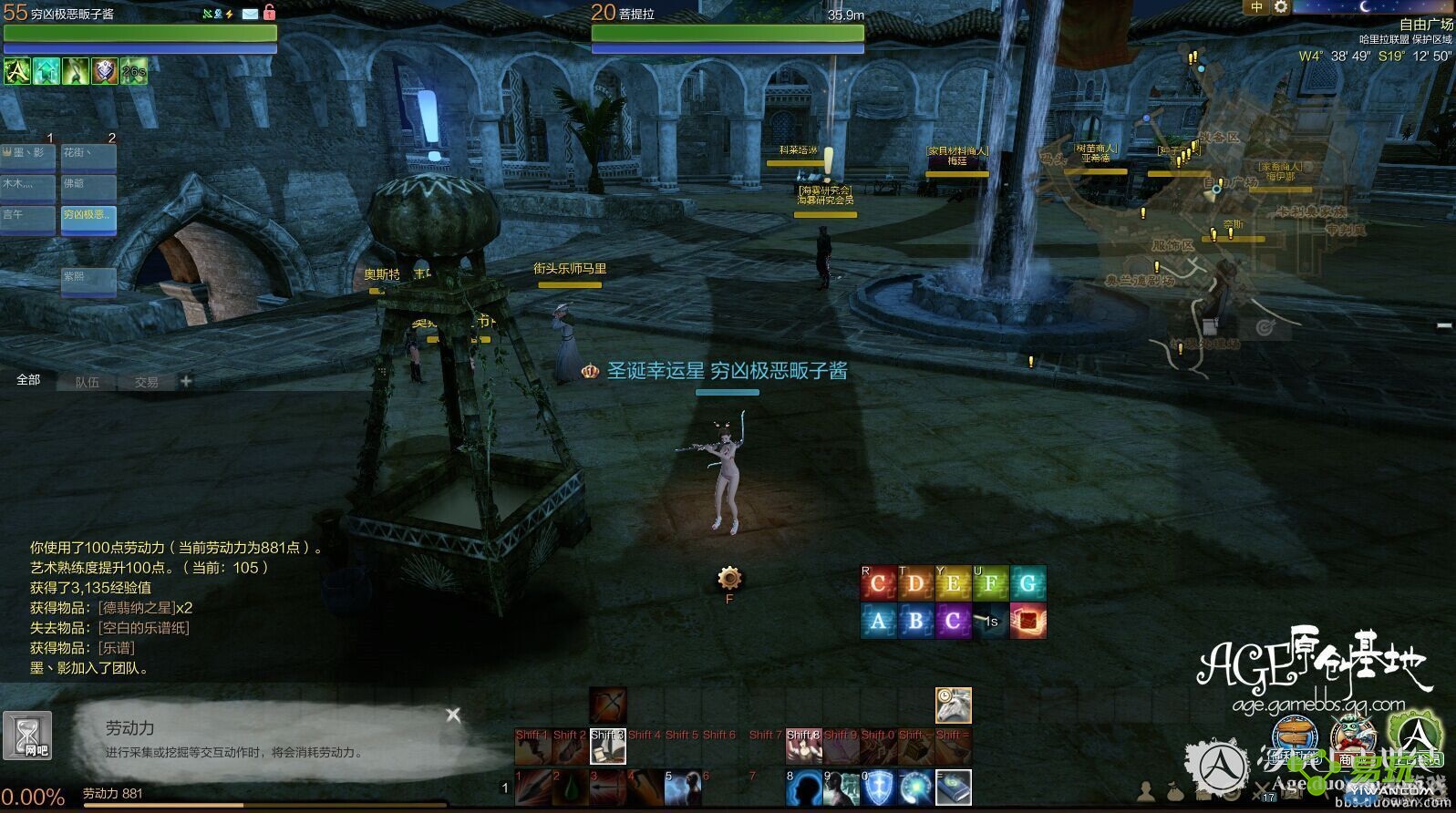This screenshot has width=1456, height=813.
Task: Select raid member 花街
Action: tap(88, 158)
